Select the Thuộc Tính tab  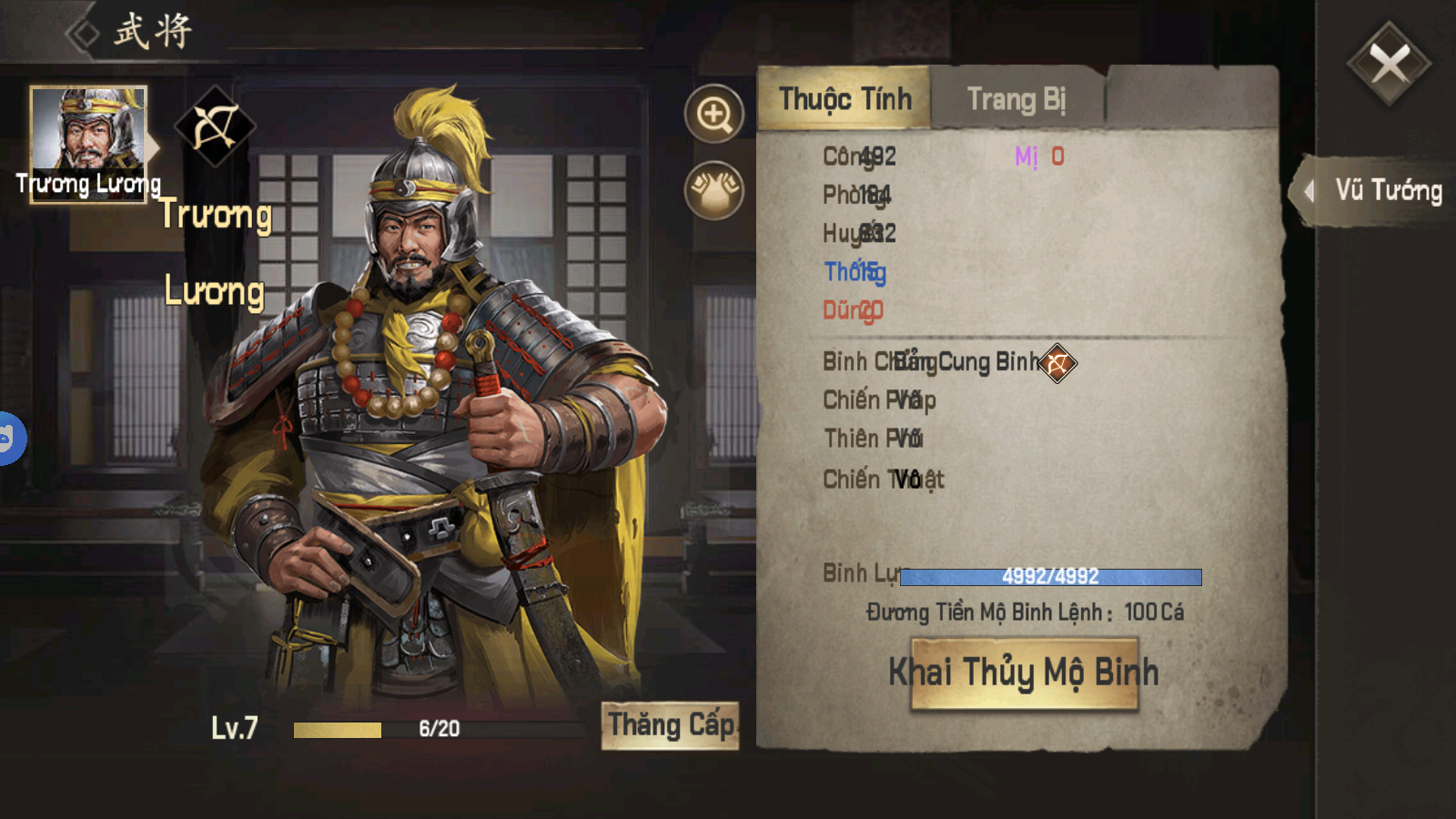(x=844, y=98)
